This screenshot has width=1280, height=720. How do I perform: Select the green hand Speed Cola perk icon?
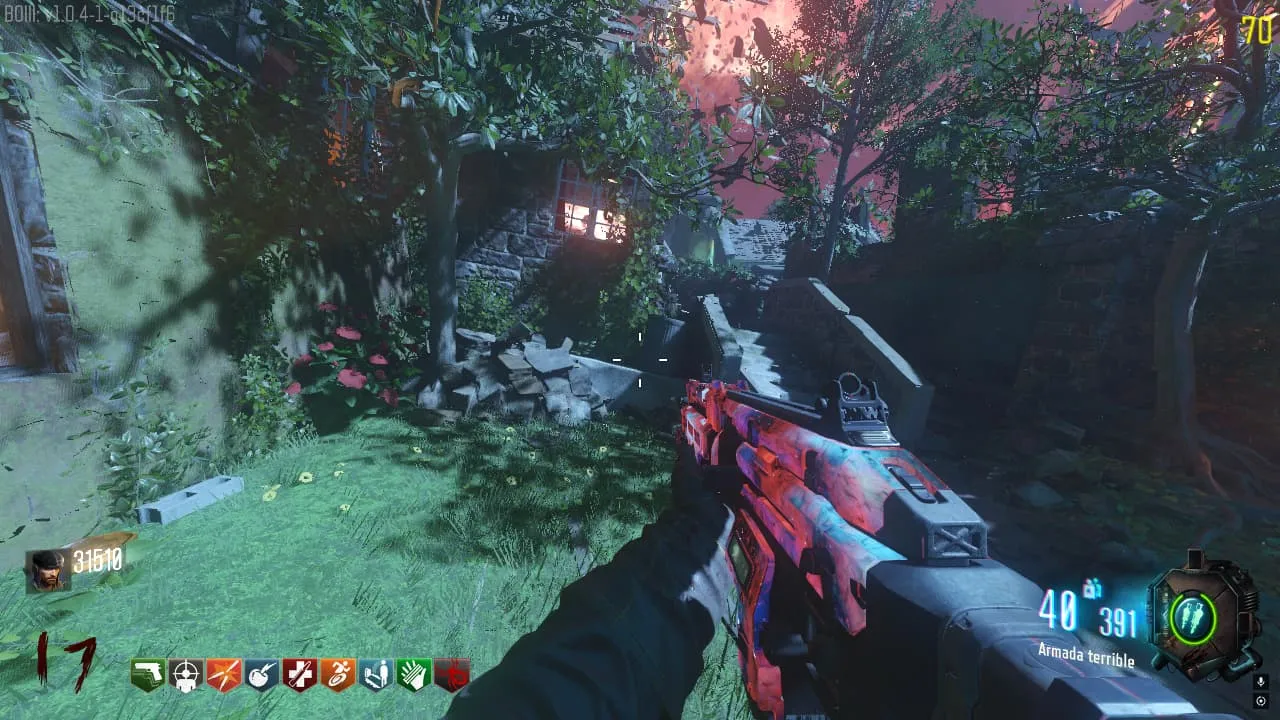point(414,675)
